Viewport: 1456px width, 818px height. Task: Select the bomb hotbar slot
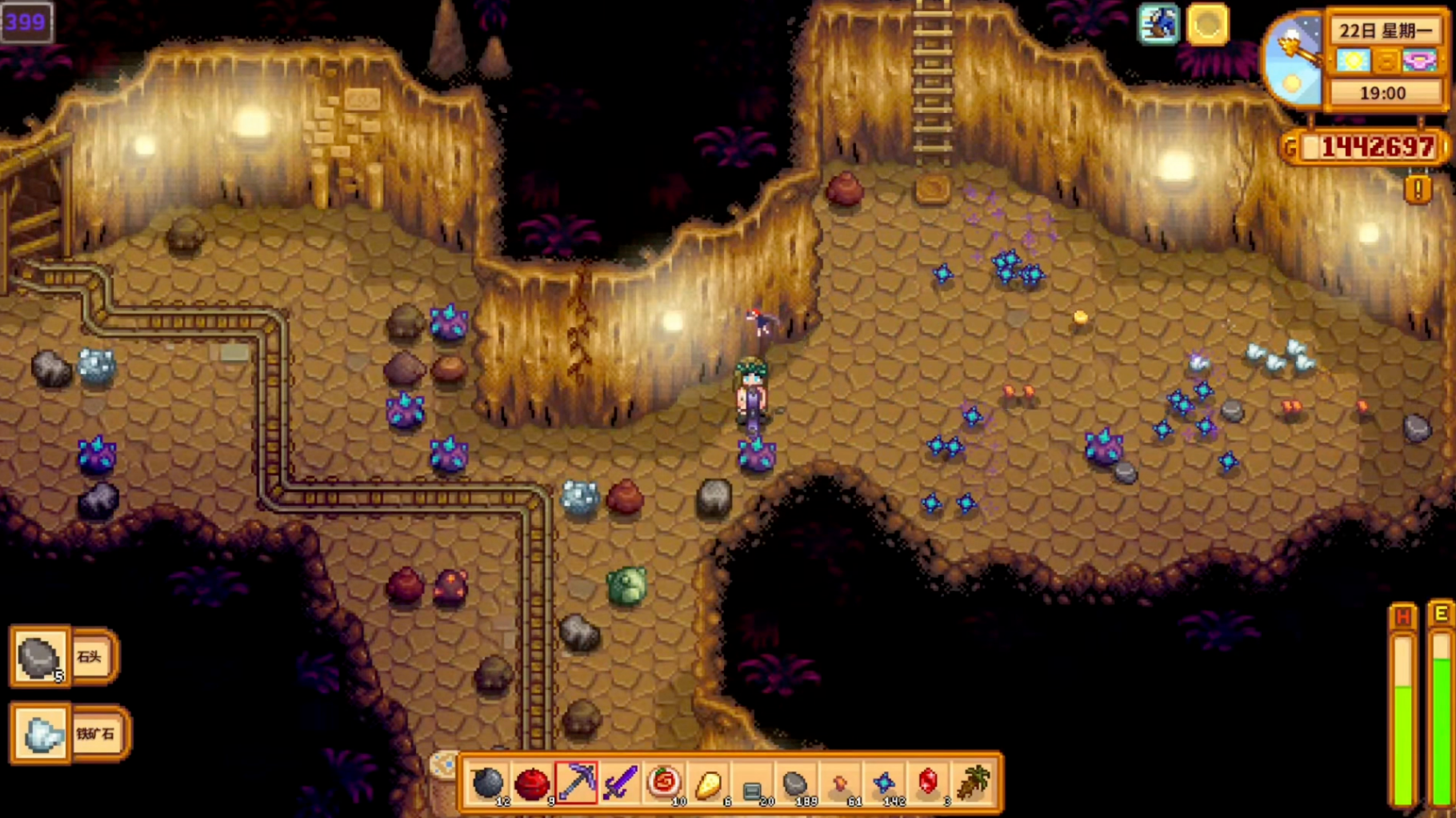(x=487, y=783)
